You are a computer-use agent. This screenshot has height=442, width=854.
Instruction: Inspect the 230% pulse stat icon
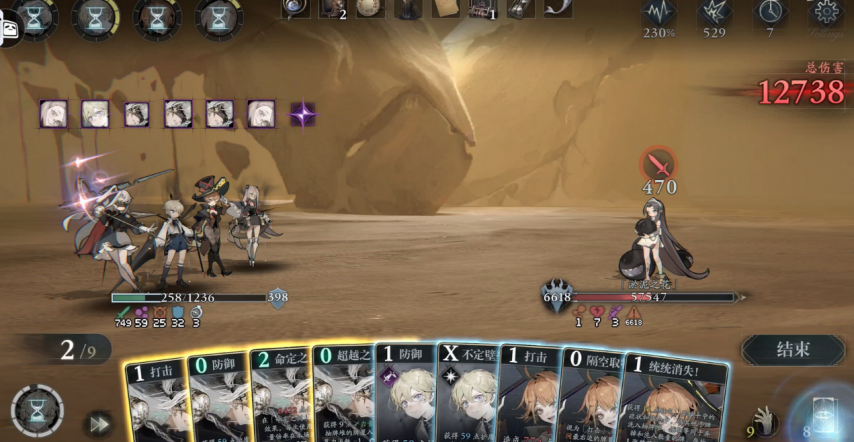pyautogui.click(x=658, y=12)
